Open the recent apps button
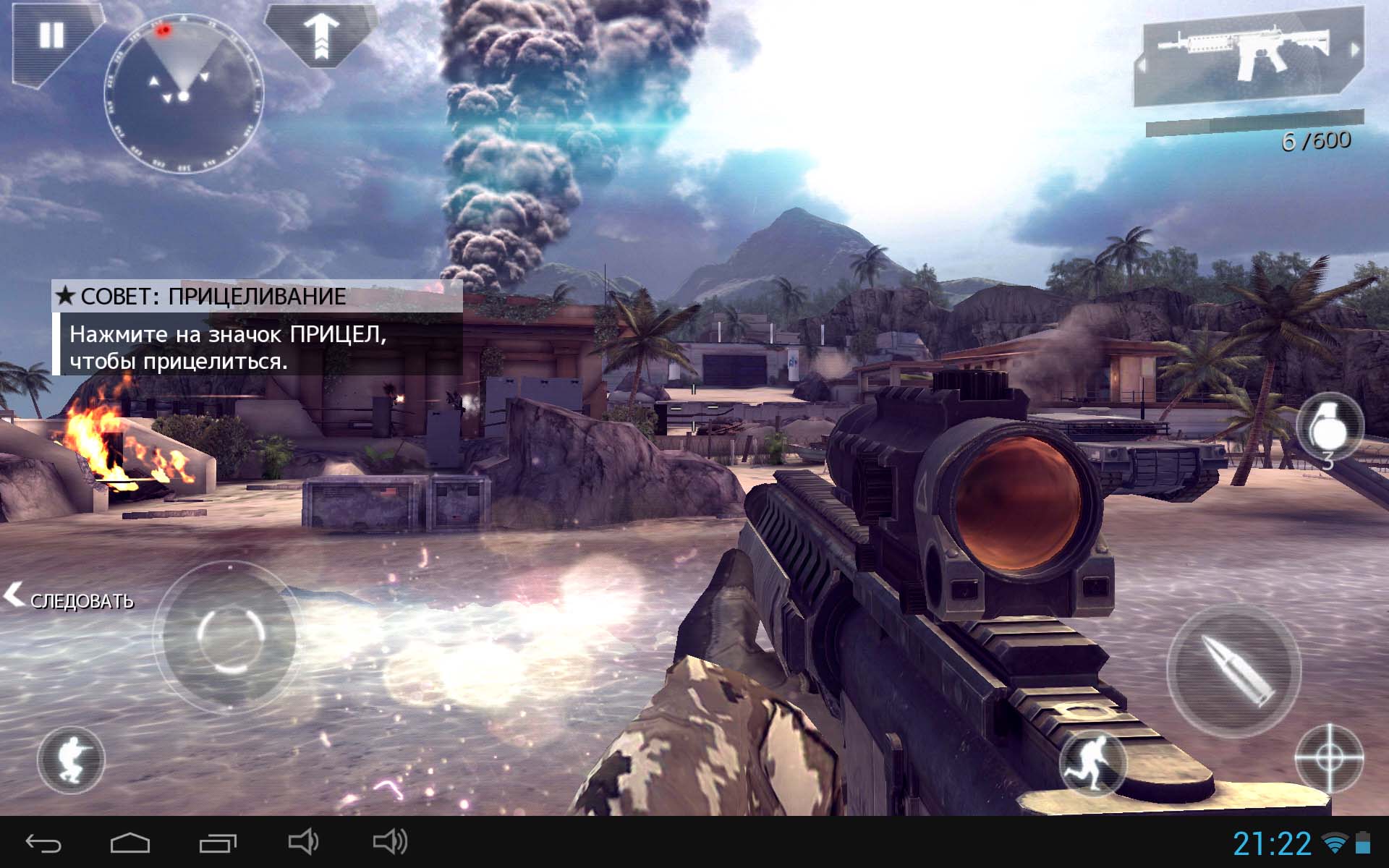1389x868 pixels. click(218, 843)
